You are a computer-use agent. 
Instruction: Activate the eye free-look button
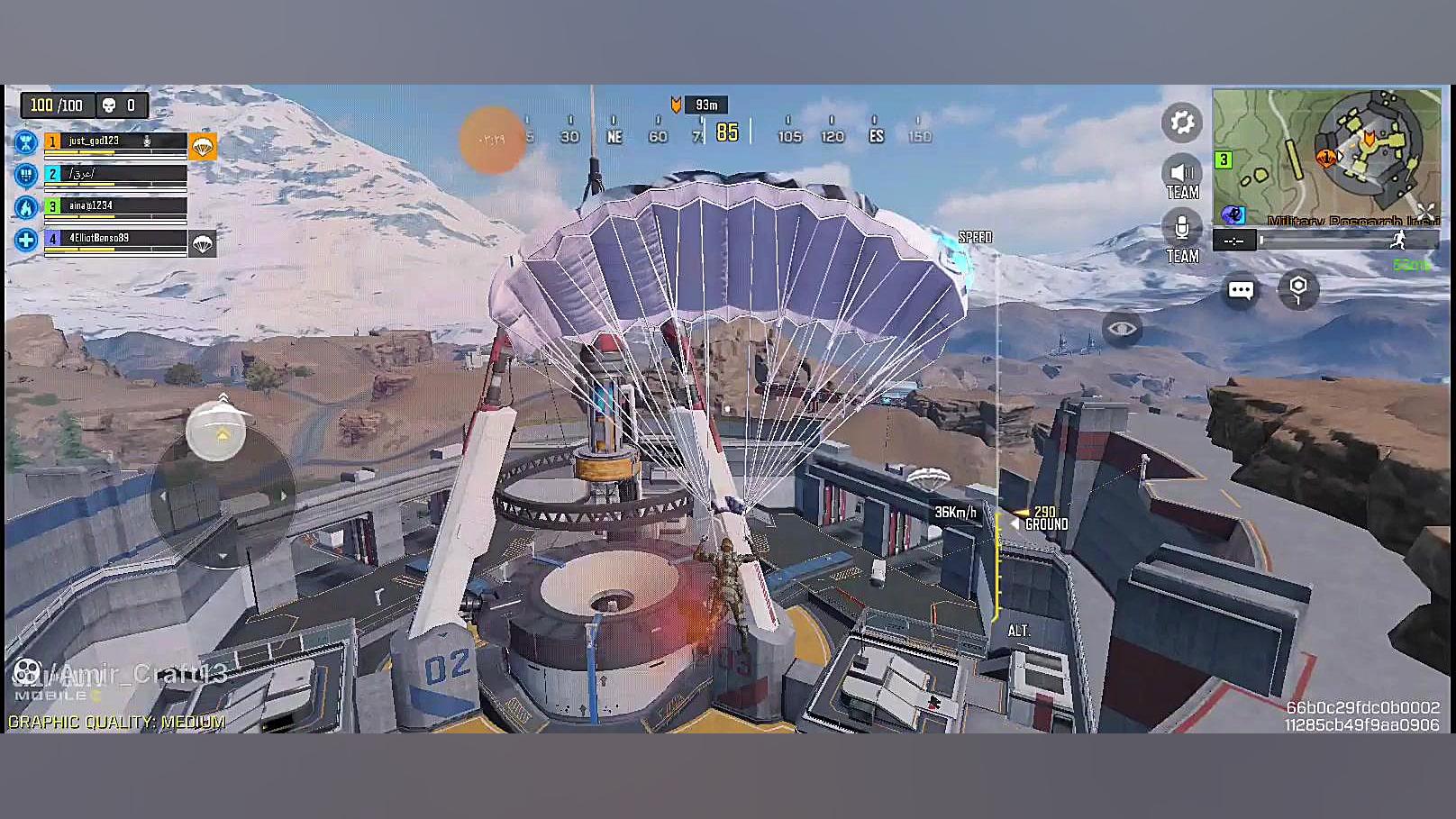click(x=1122, y=329)
